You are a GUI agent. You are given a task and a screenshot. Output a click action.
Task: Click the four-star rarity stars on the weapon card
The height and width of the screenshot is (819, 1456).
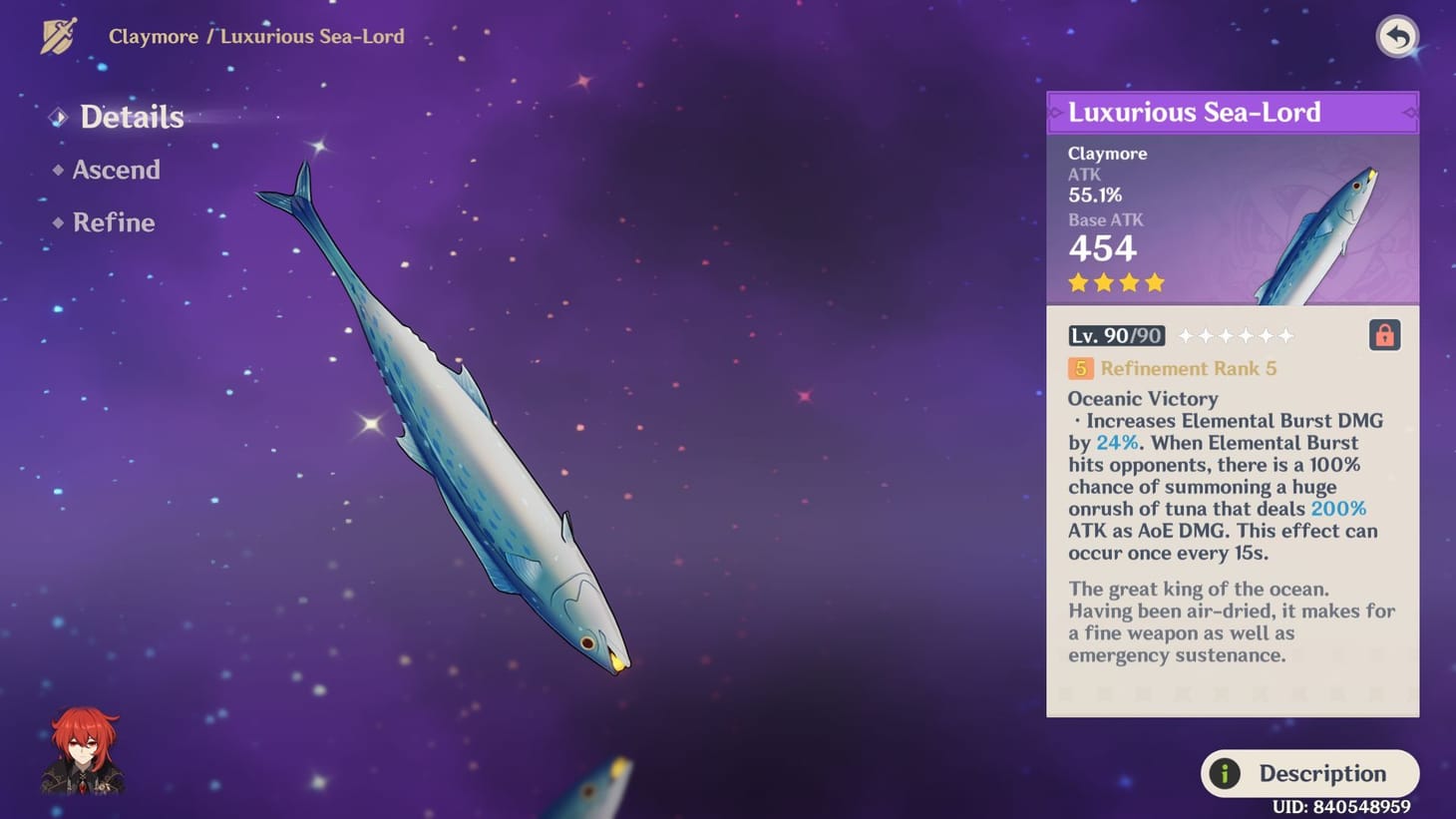[1115, 283]
